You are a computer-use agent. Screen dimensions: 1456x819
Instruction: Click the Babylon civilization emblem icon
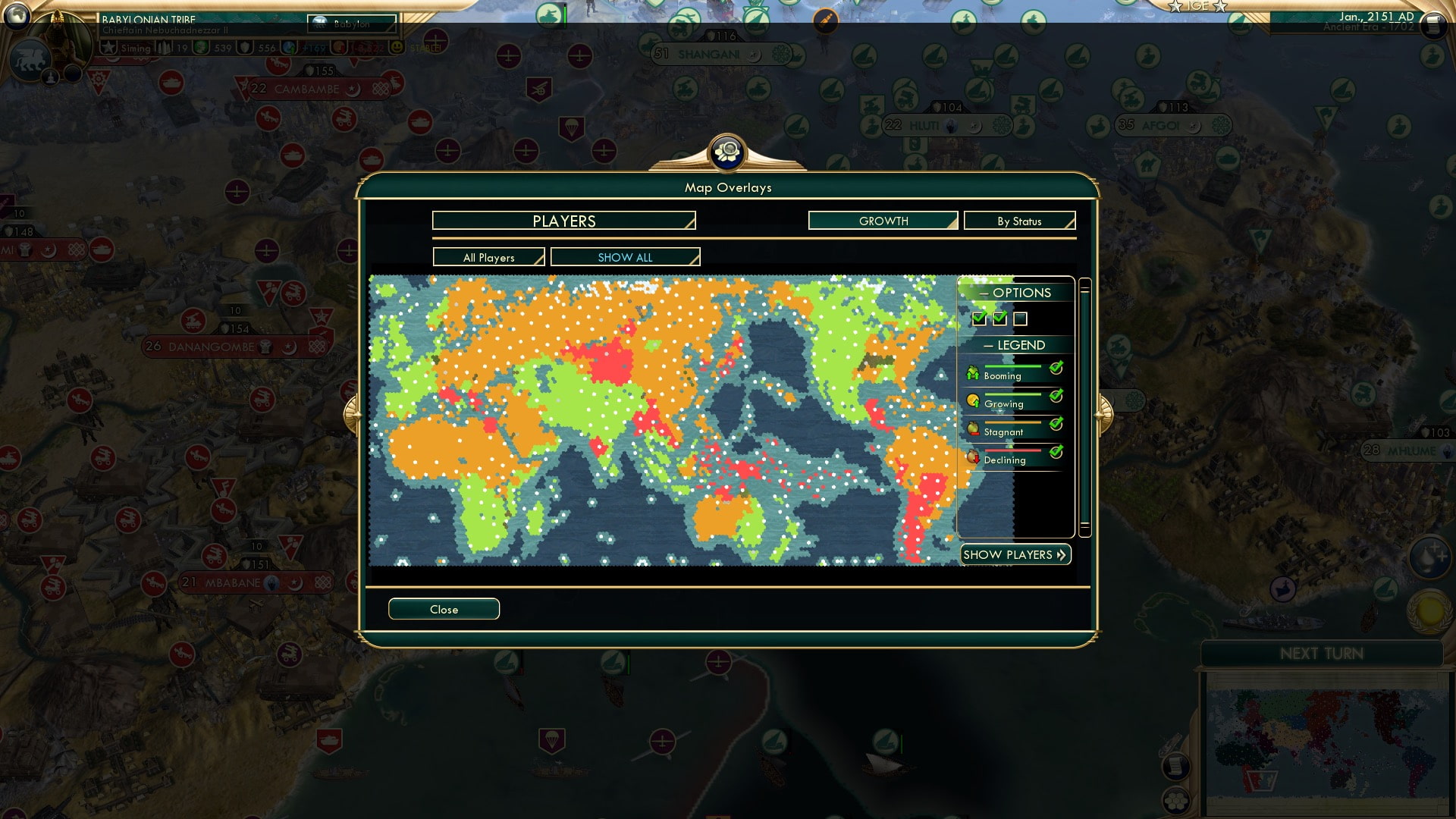pyautogui.click(x=318, y=24)
